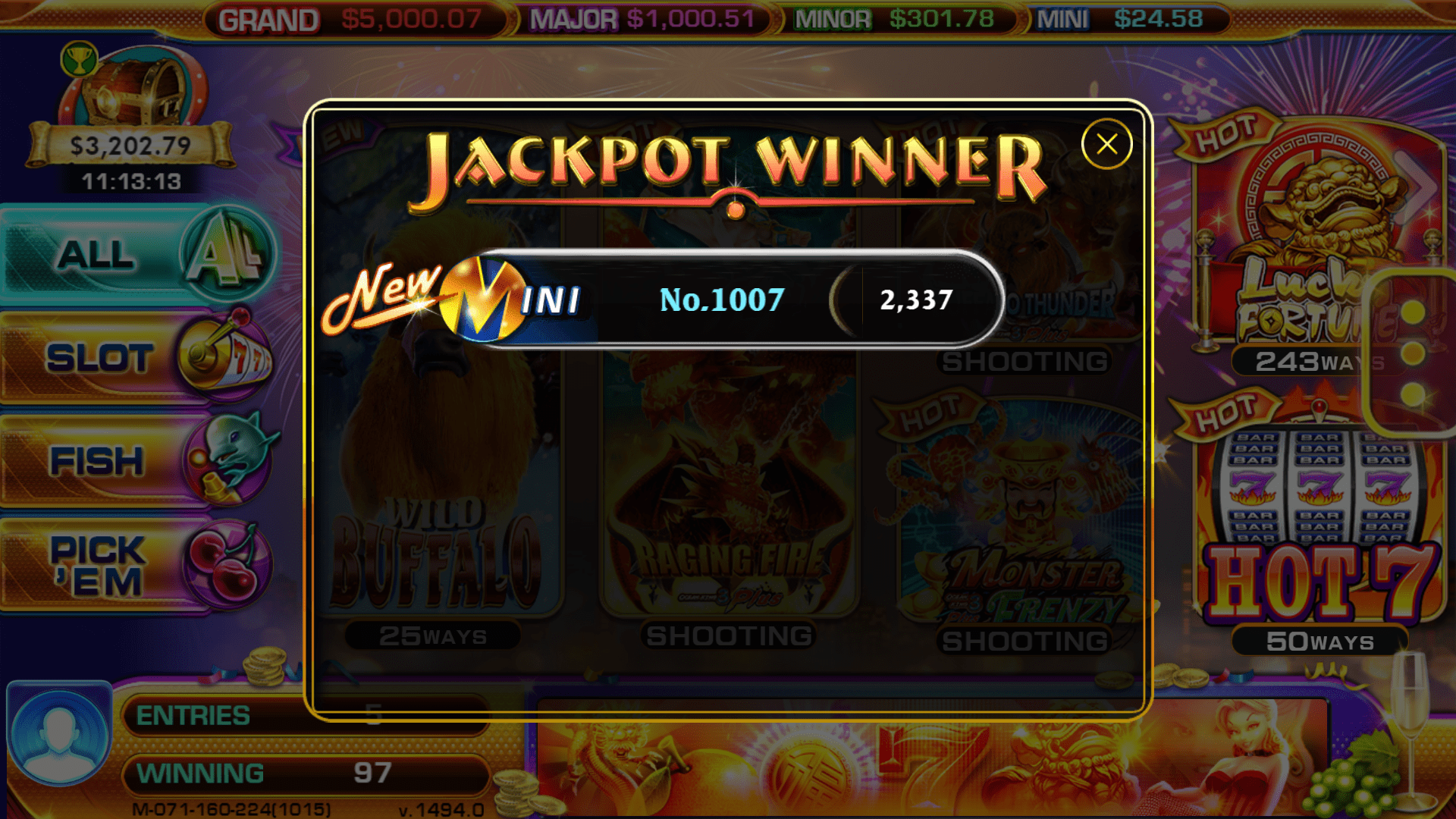
Task: Select the ALL games category
Action: [x=136, y=254]
